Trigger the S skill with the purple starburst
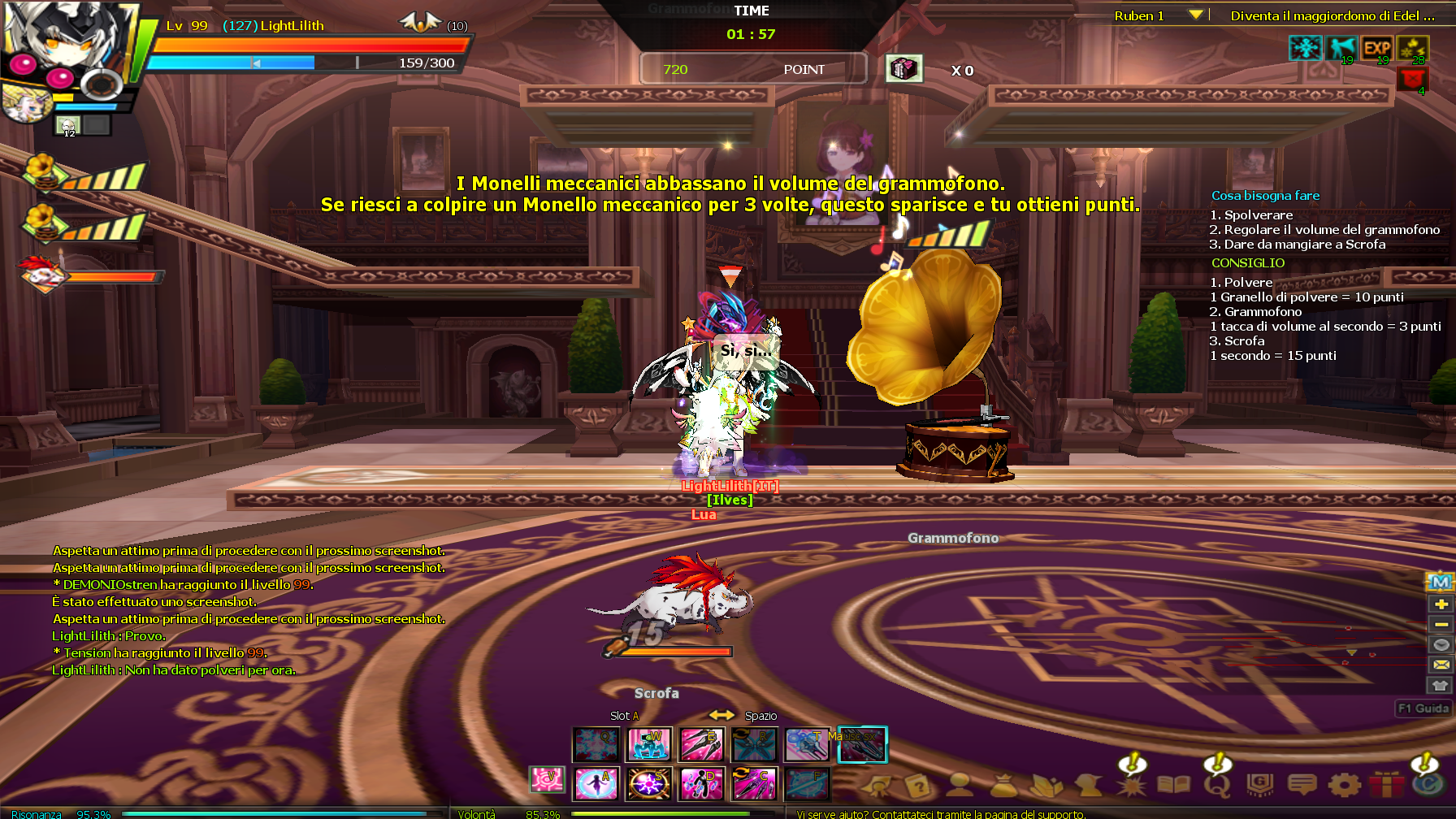Image resolution: width=1456 pixels, height=819 pixels. [649, 784]
